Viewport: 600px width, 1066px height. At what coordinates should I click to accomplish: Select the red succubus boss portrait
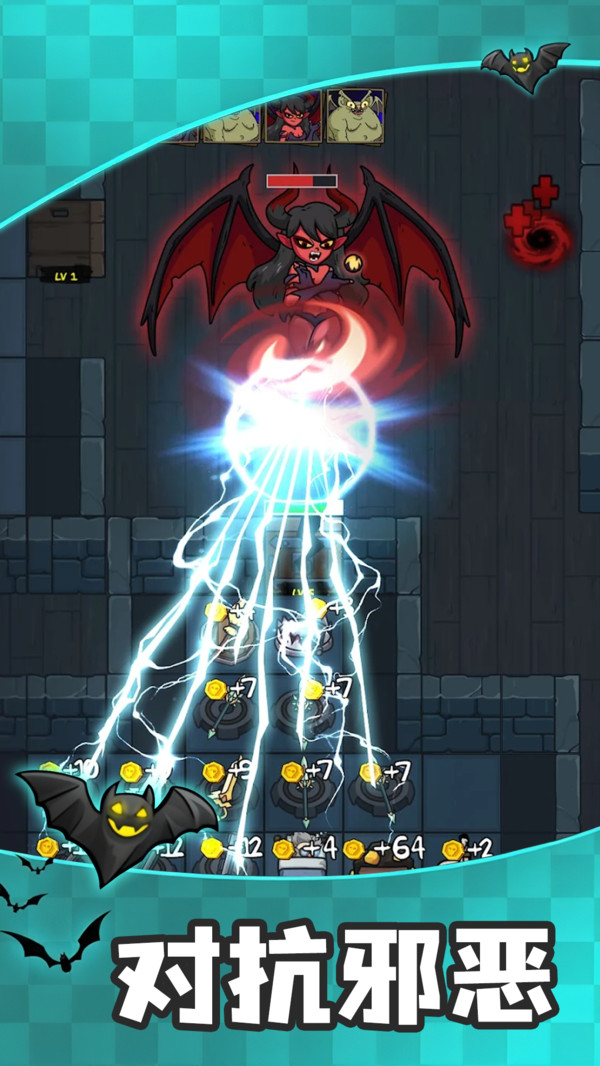(293, 118)
